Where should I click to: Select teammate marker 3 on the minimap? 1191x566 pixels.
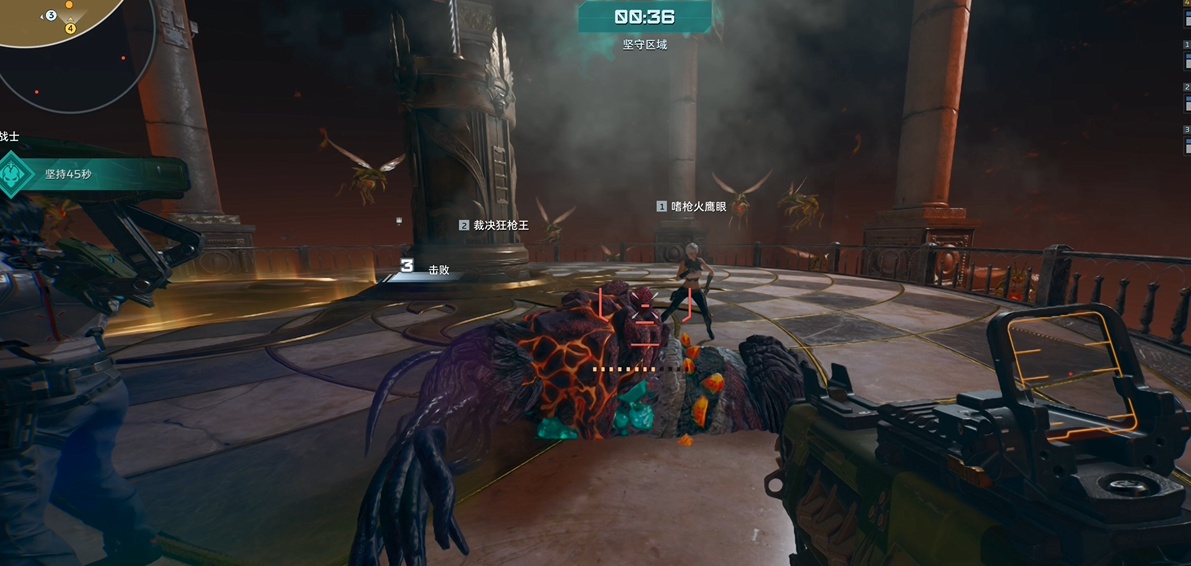coord(51,15)
